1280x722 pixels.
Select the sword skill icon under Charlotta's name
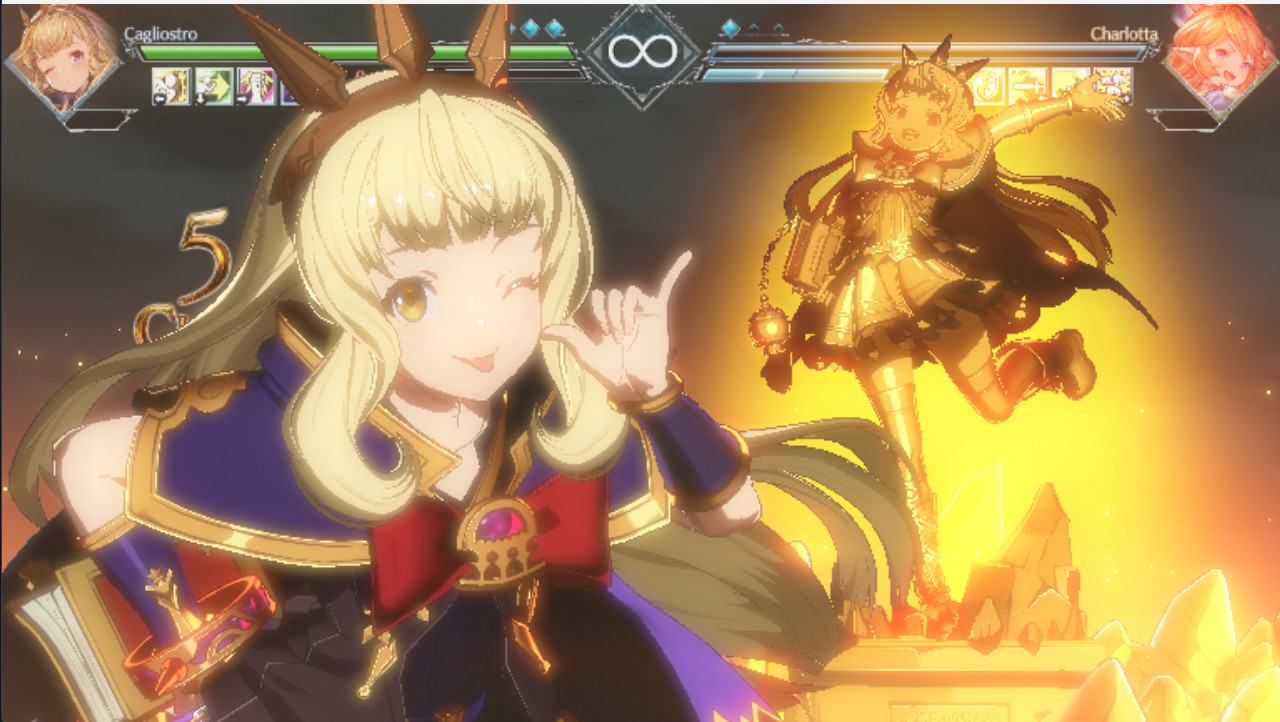[x=1030, y=85]
